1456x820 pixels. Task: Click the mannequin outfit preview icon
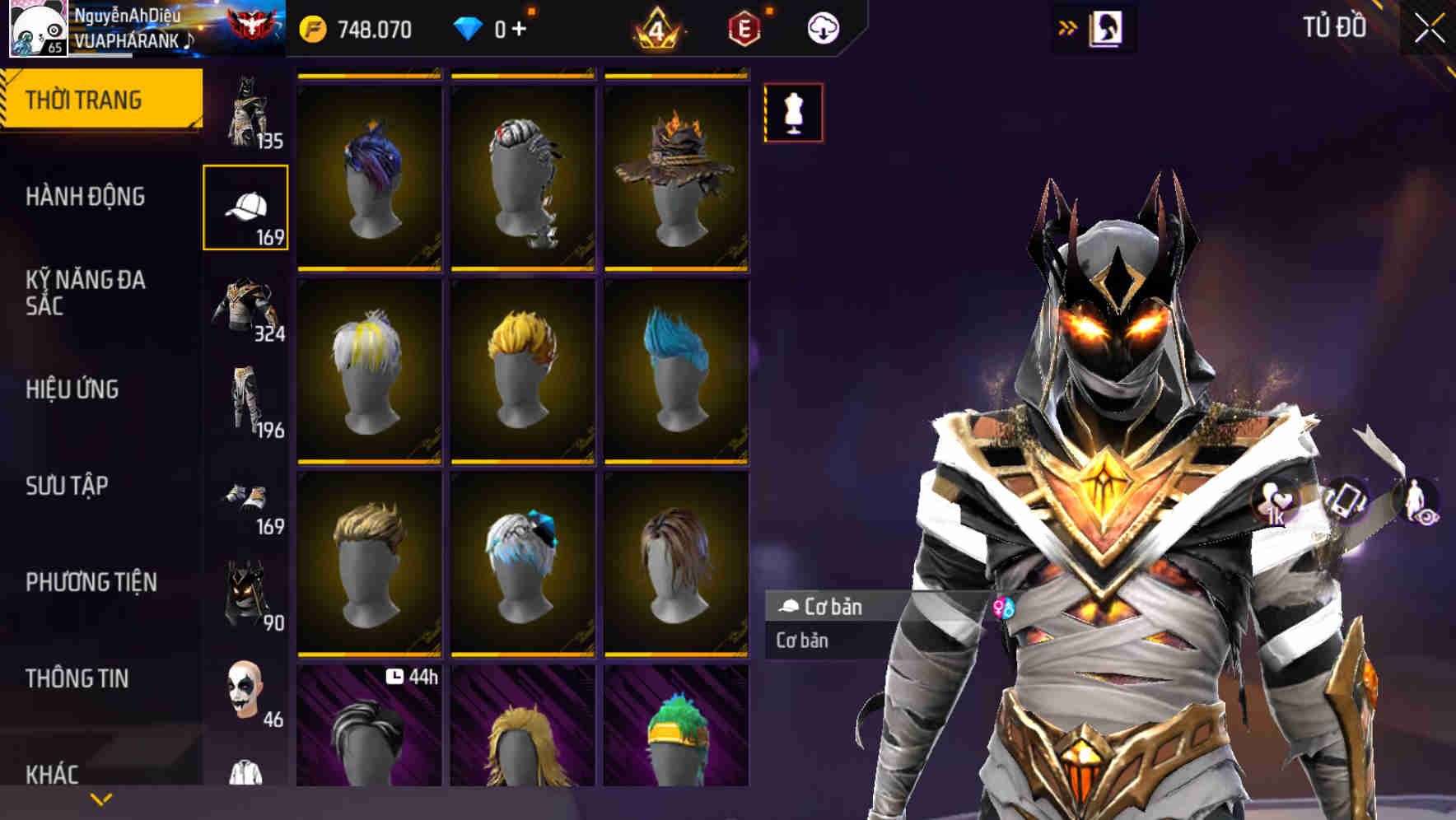[793, 113]
